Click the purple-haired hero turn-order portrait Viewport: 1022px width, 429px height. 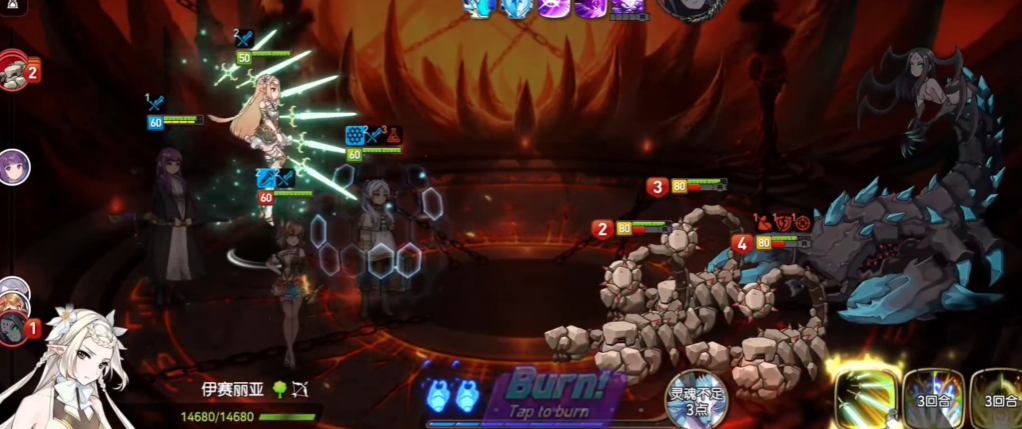tap(14, 166)
